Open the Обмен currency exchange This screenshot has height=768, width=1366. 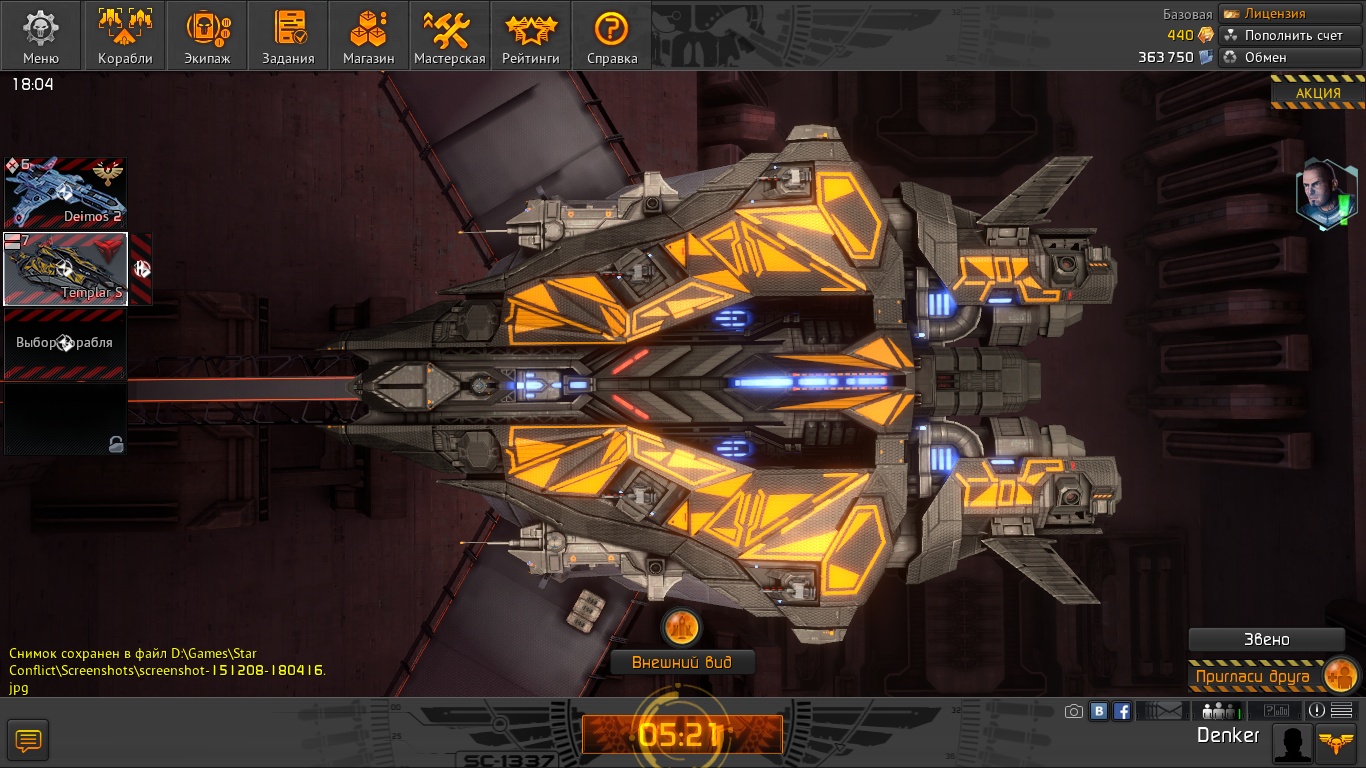pos(1290,57)
